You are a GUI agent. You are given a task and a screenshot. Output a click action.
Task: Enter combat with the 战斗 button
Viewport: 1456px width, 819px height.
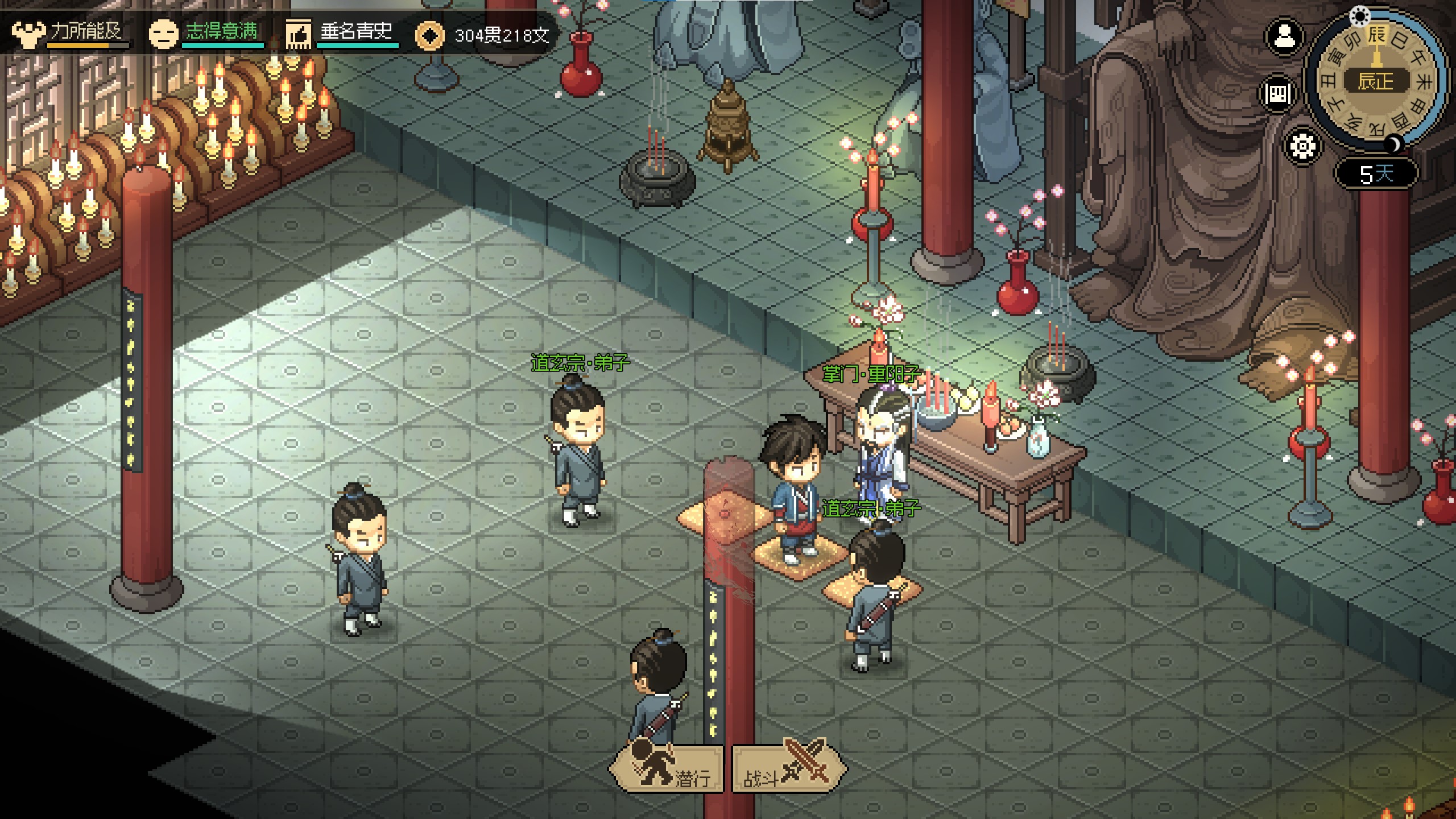(x=788, y=769)
